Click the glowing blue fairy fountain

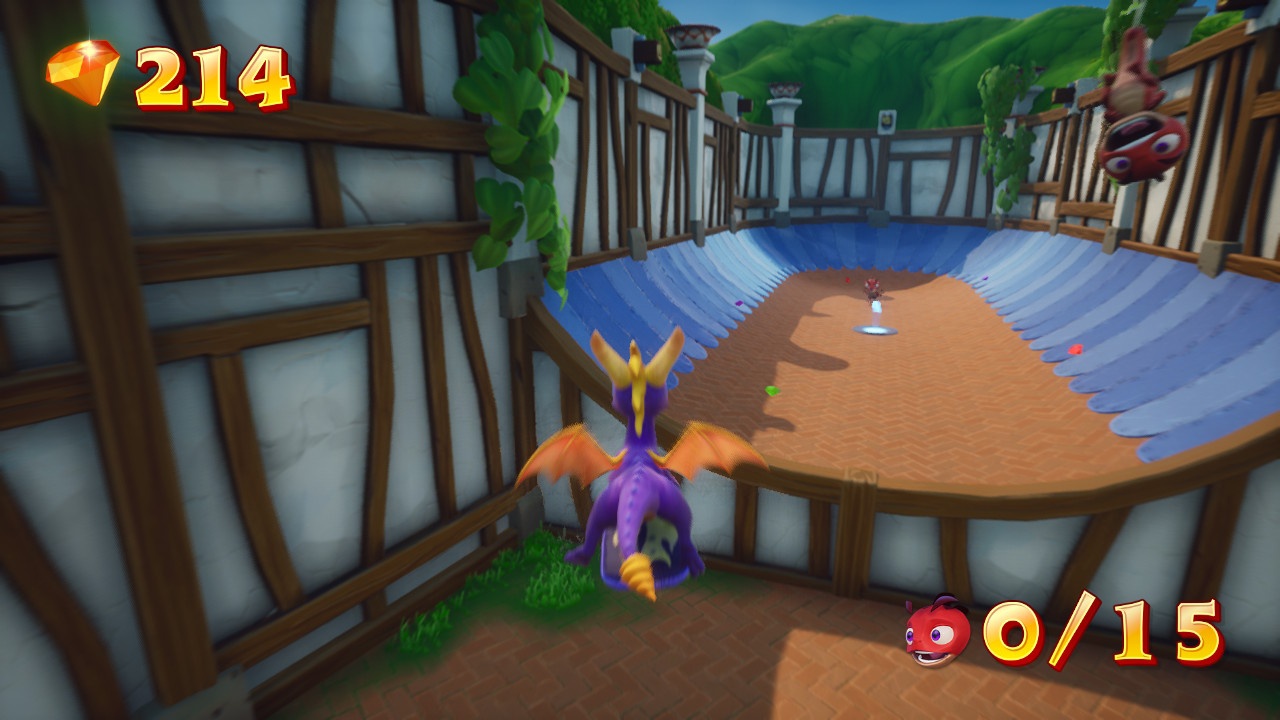pyautogui.click(x=874, y=328)
